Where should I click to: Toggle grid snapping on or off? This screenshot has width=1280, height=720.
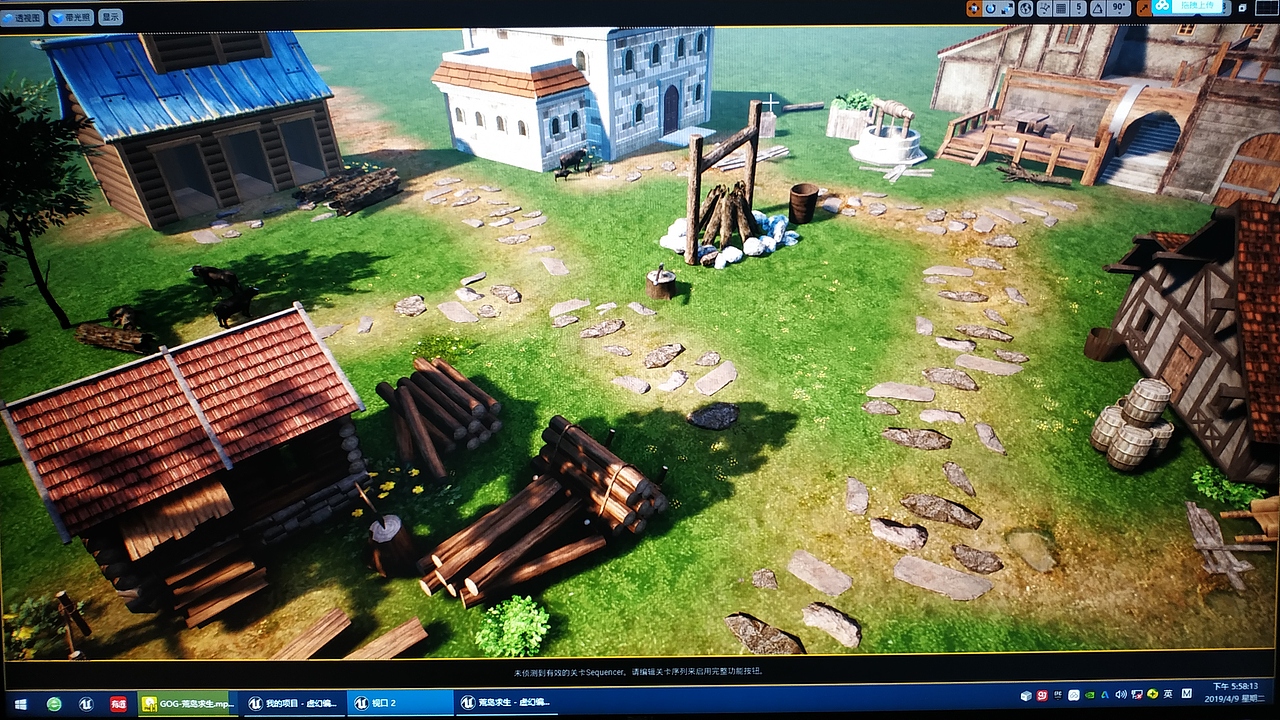[1062, 8]
